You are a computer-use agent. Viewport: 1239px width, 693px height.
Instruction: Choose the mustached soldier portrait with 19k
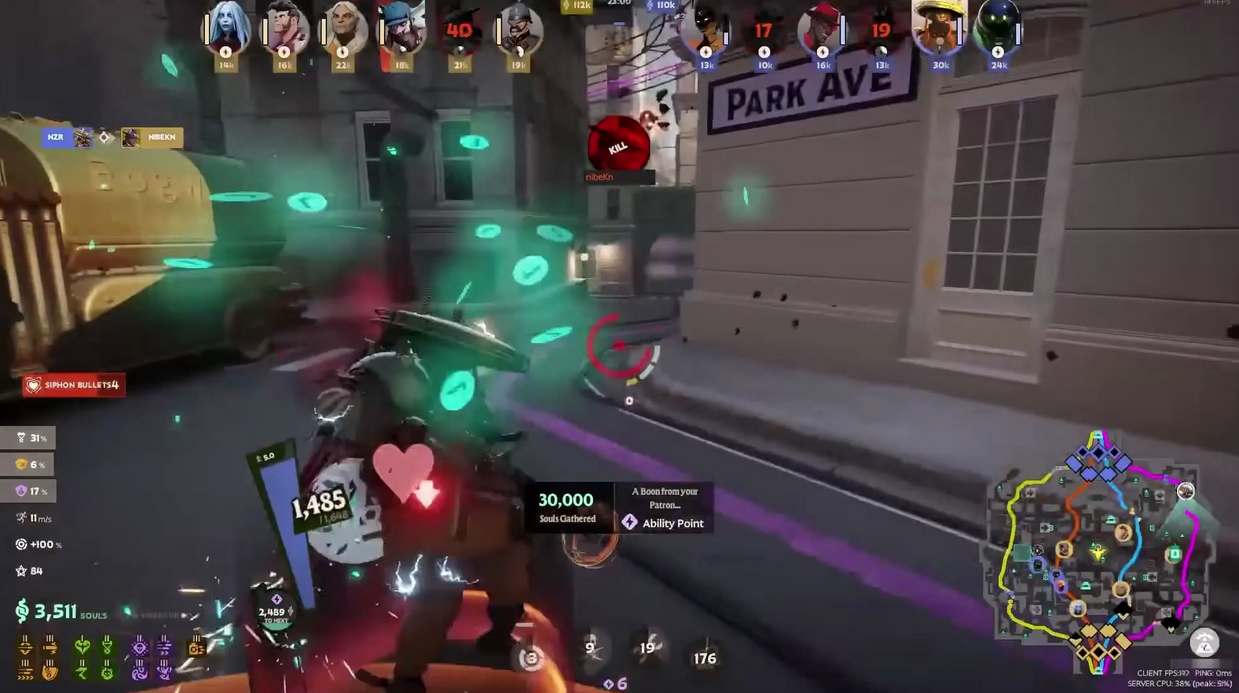tap(518, 30)
